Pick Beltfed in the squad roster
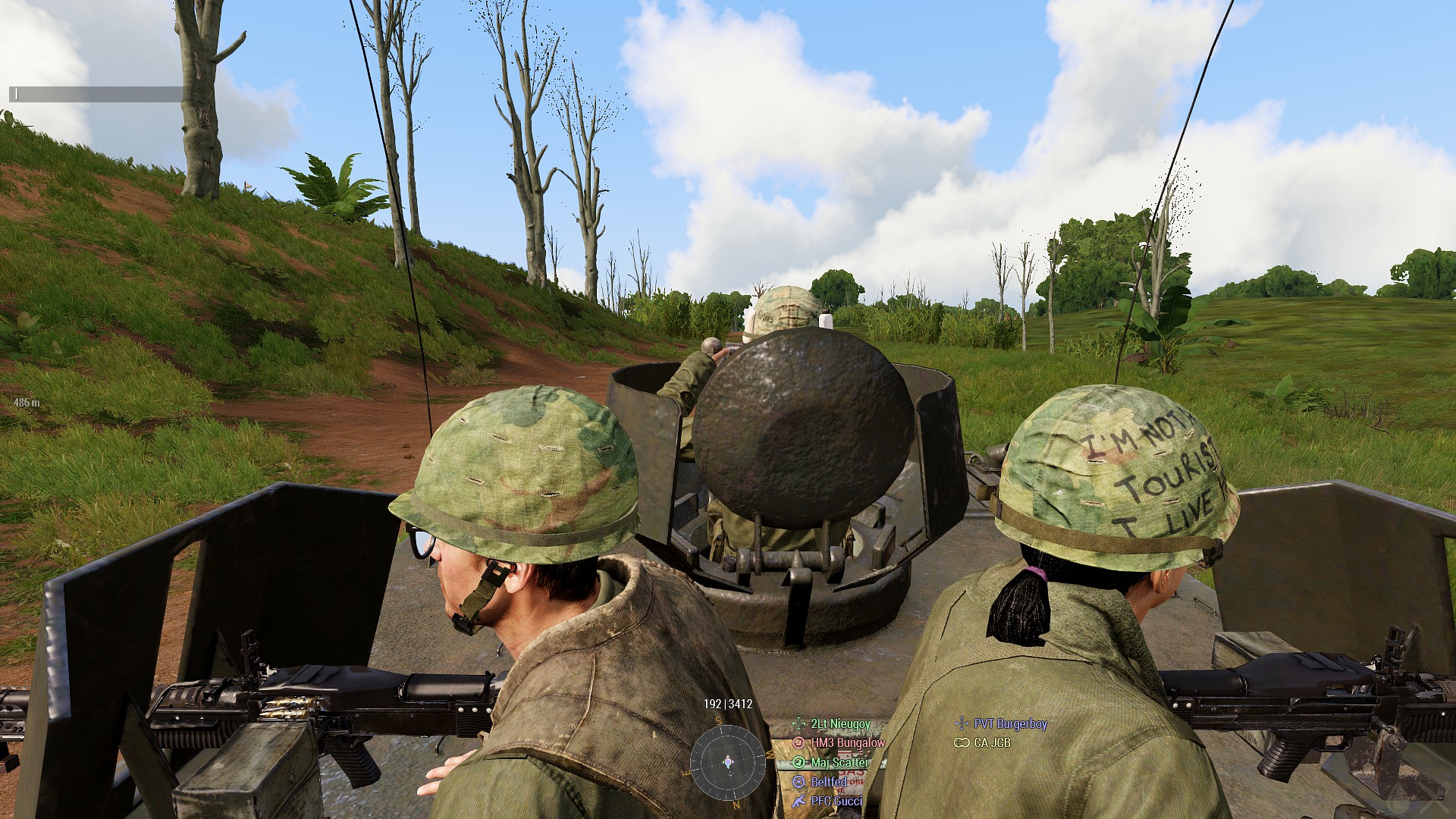 (828, 782)
